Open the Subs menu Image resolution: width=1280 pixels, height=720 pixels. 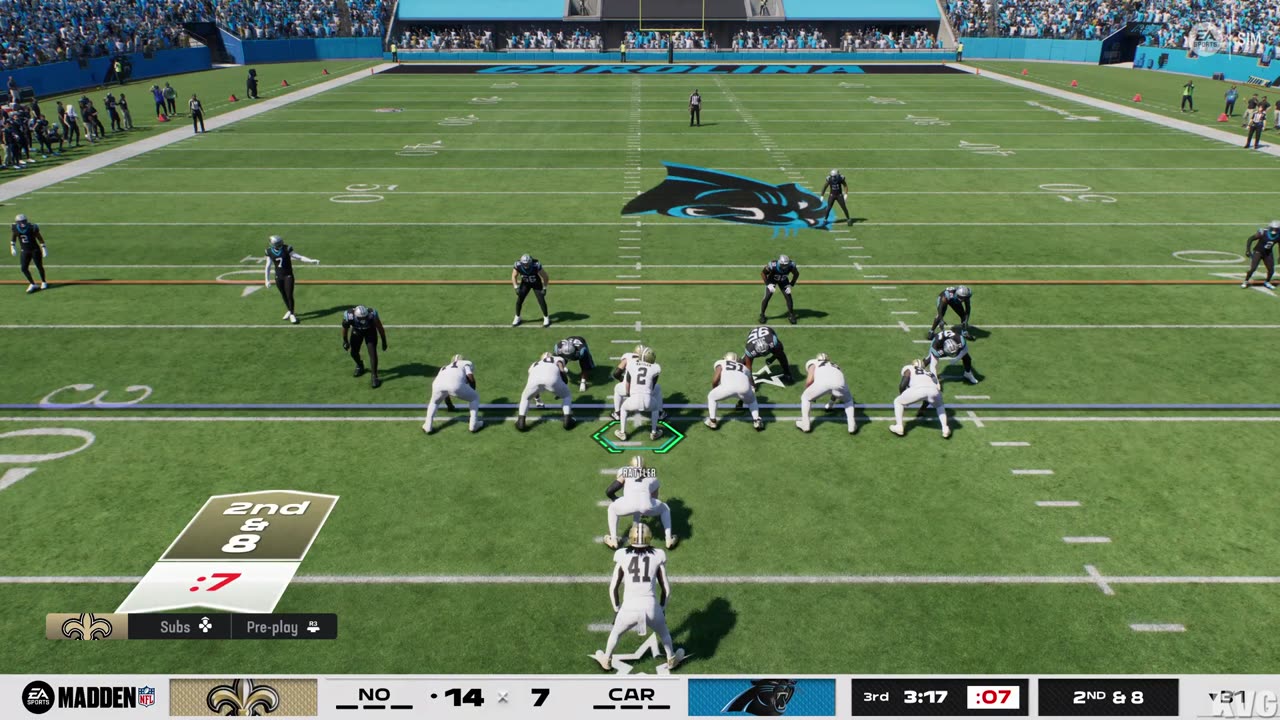[x=186, y=627]
